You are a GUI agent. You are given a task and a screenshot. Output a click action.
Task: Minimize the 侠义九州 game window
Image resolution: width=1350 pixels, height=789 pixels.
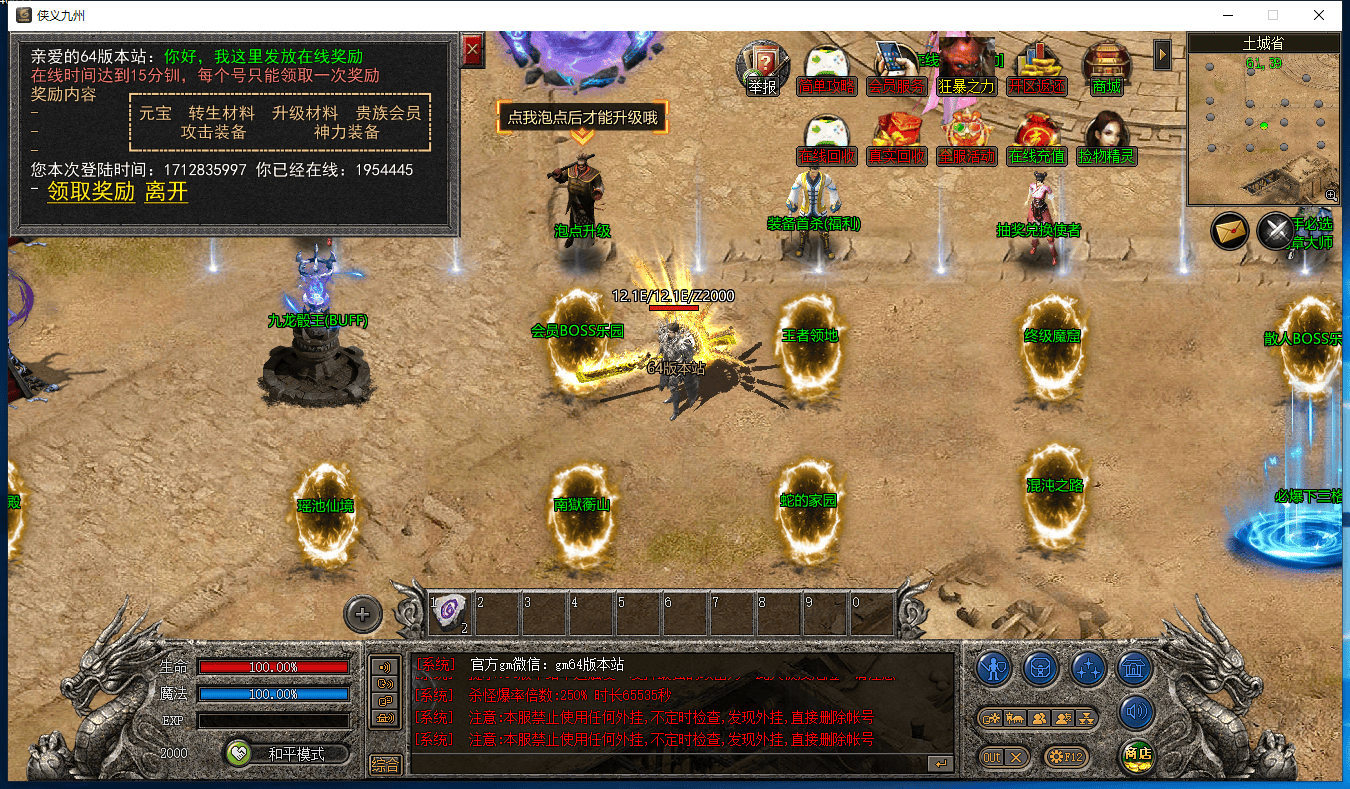1227,15
